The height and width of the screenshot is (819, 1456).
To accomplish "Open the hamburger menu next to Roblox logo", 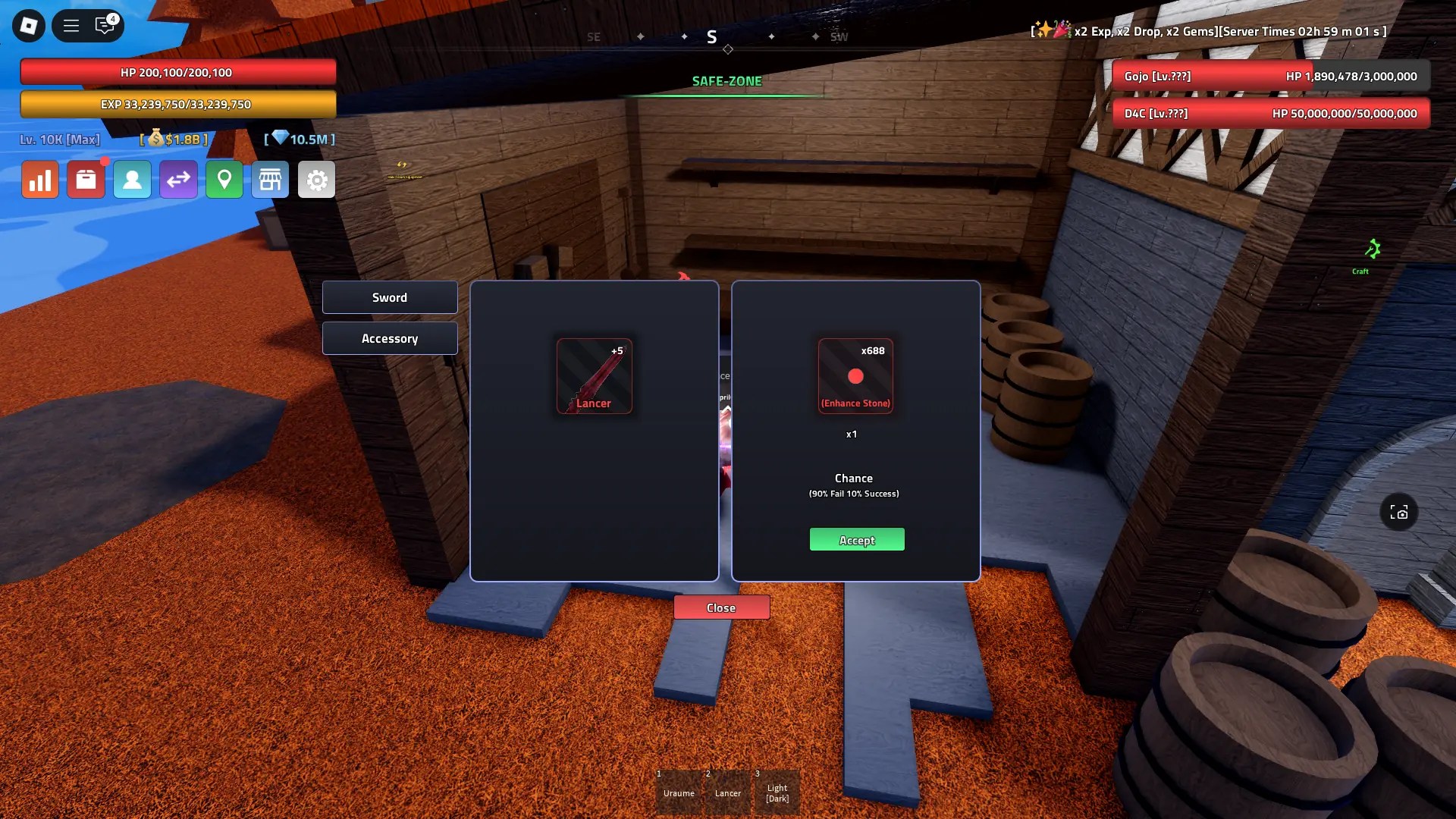I will click(71, 25).
